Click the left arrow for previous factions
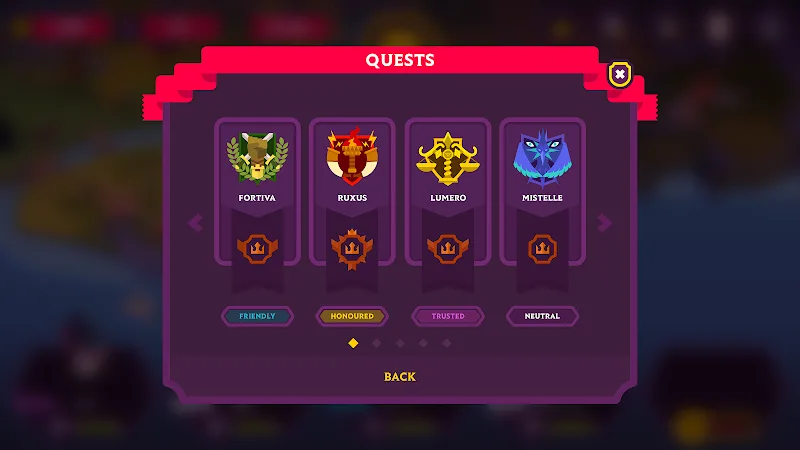 click(195, 222)
